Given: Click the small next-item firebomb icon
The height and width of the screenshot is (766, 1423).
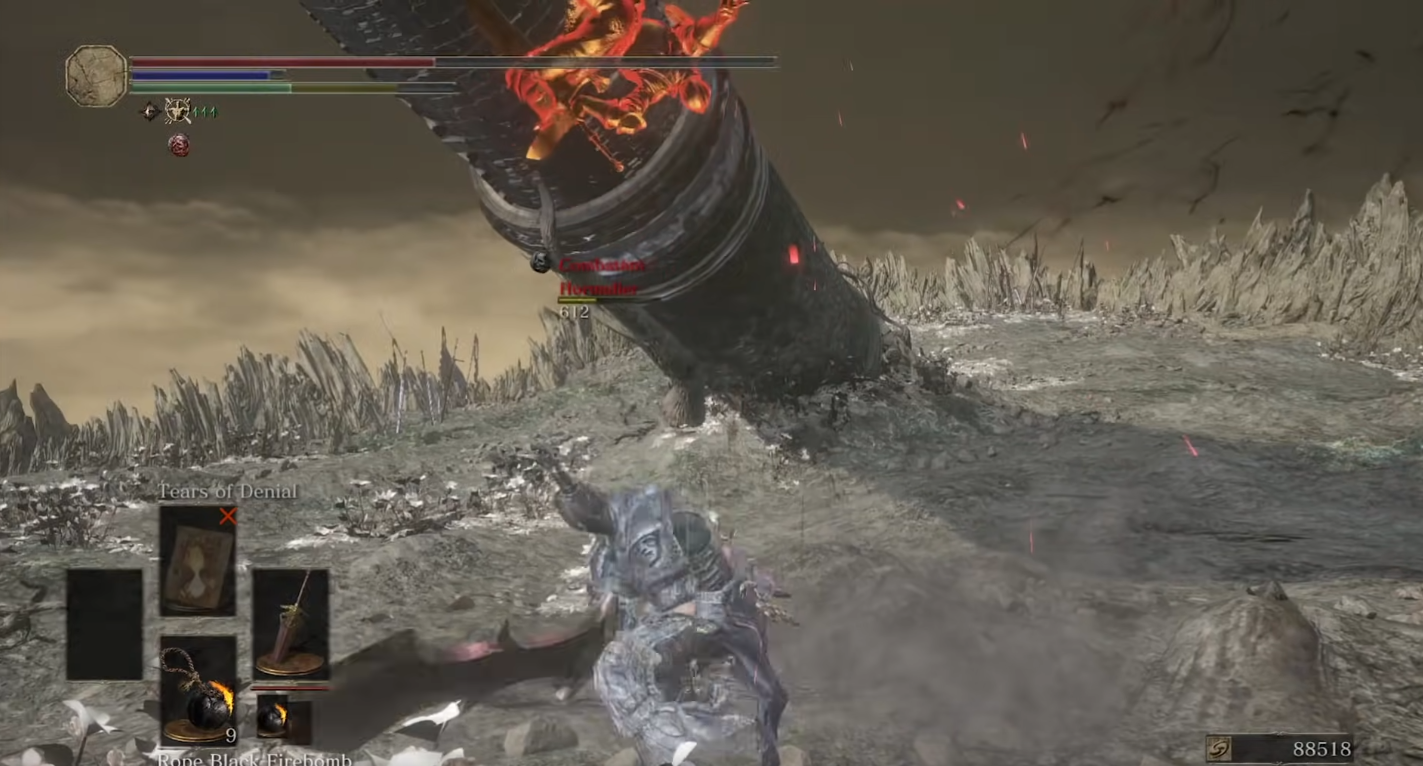Looking at the screenshot, I should pyautogui.click(x=271, y=716).
